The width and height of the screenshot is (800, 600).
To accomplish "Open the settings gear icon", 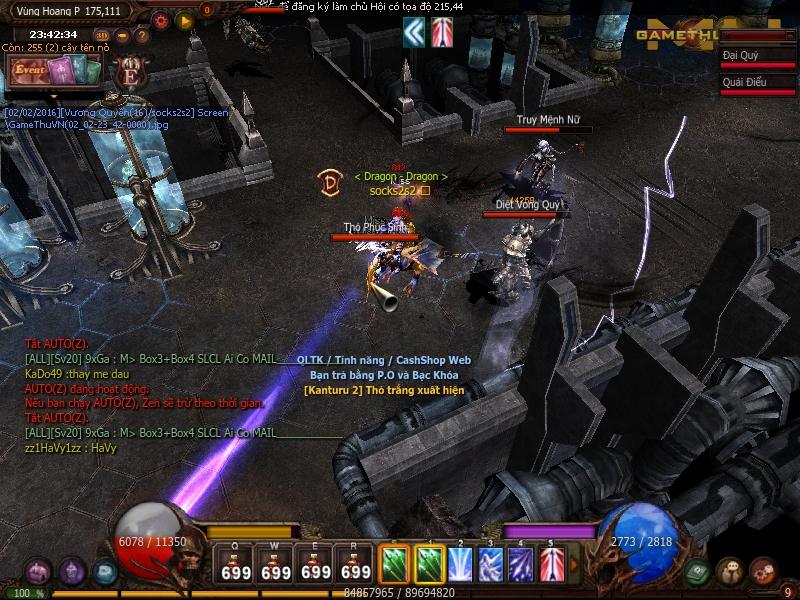I will point(161,19).
